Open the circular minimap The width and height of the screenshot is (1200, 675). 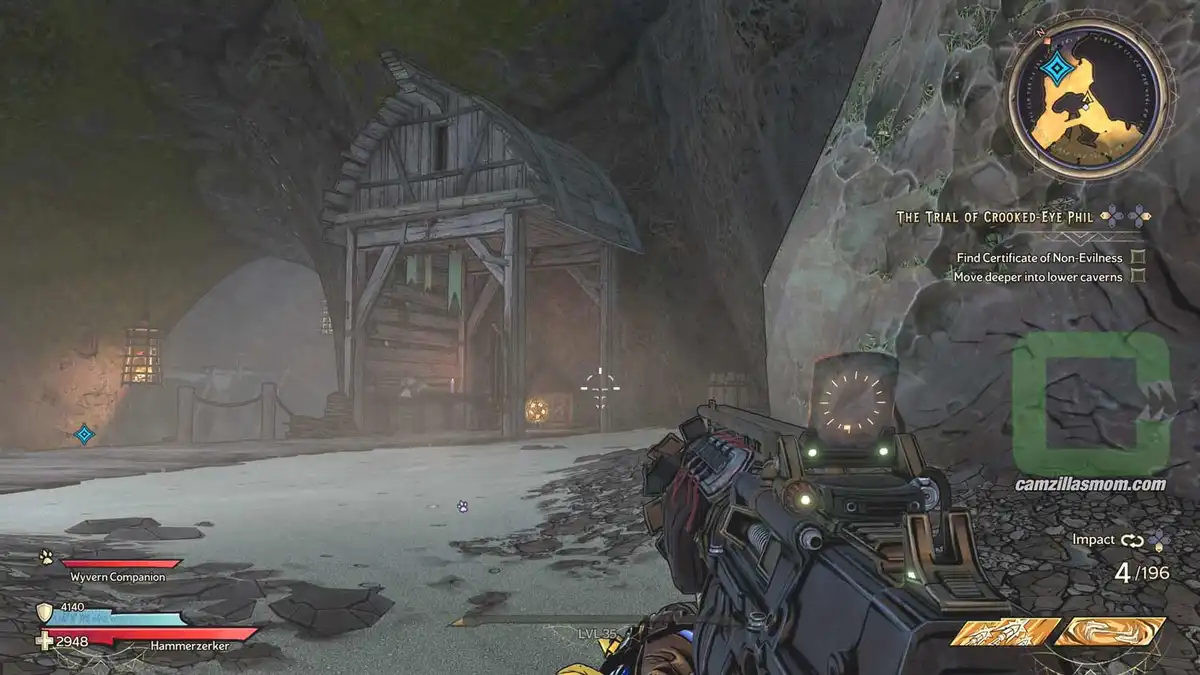click(x=1087, y=100)
